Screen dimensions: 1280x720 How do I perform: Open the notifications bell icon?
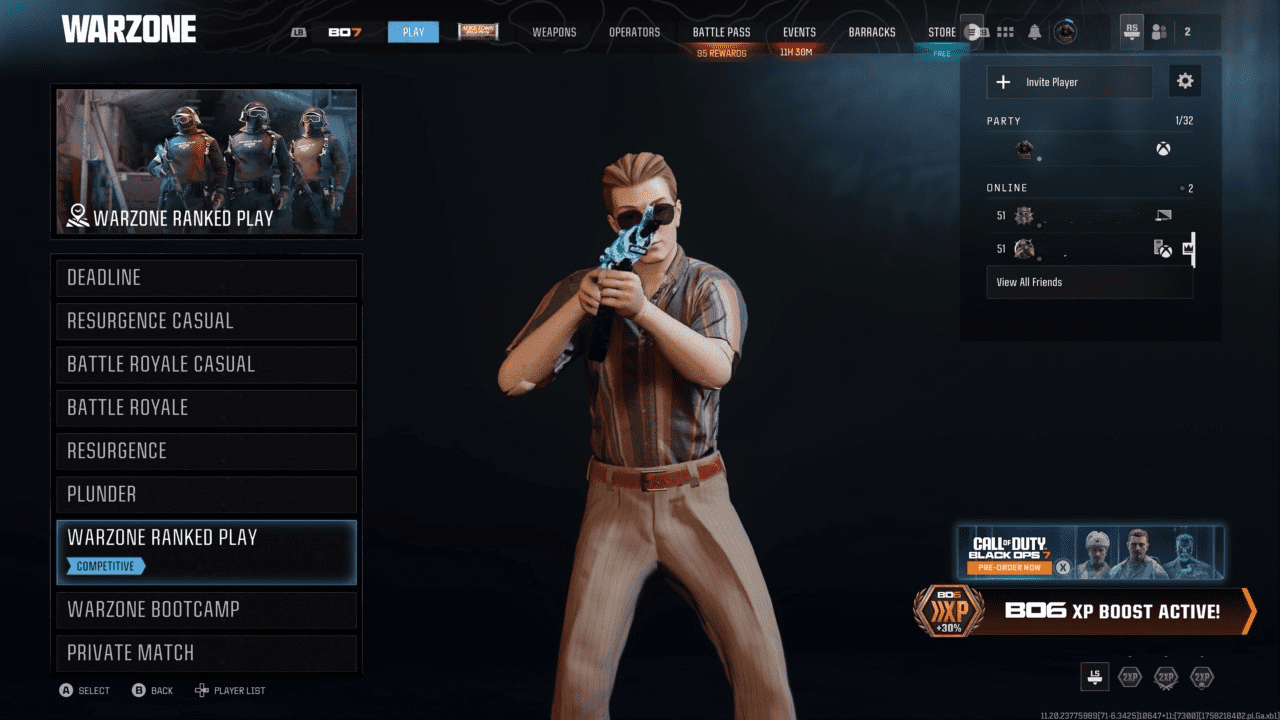1036,31
